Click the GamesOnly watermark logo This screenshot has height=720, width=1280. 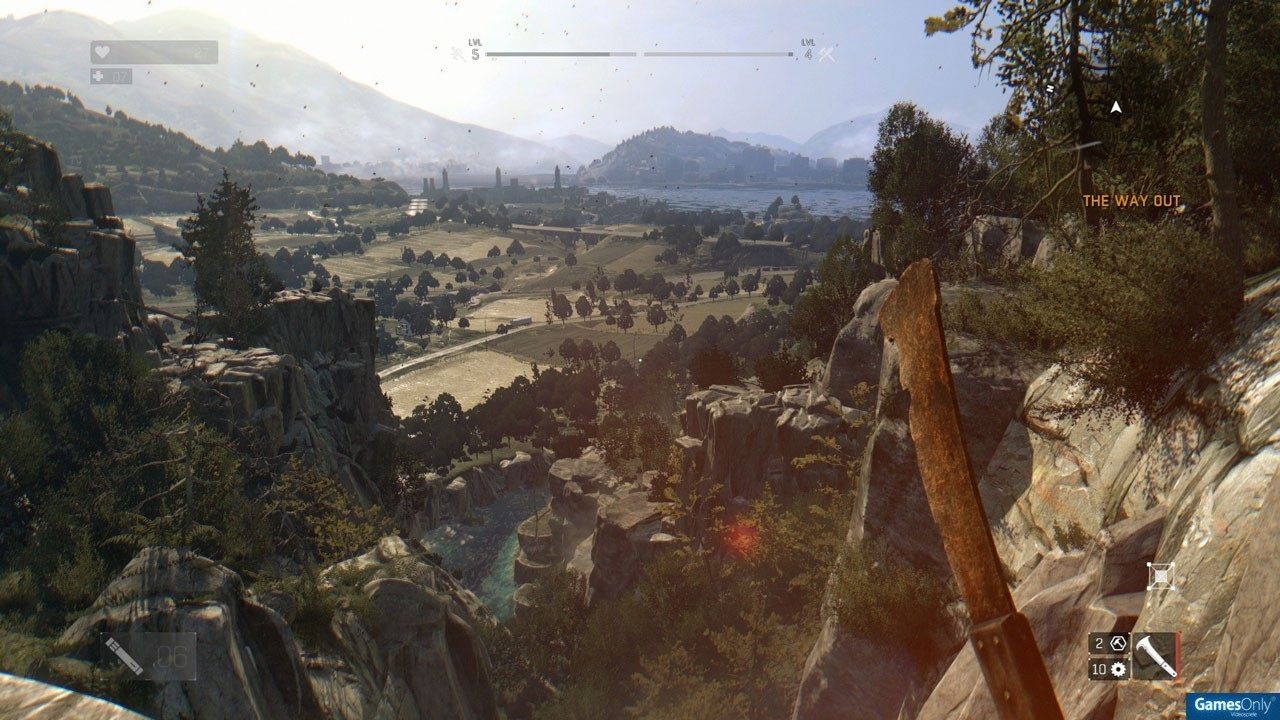[1227, 701]
